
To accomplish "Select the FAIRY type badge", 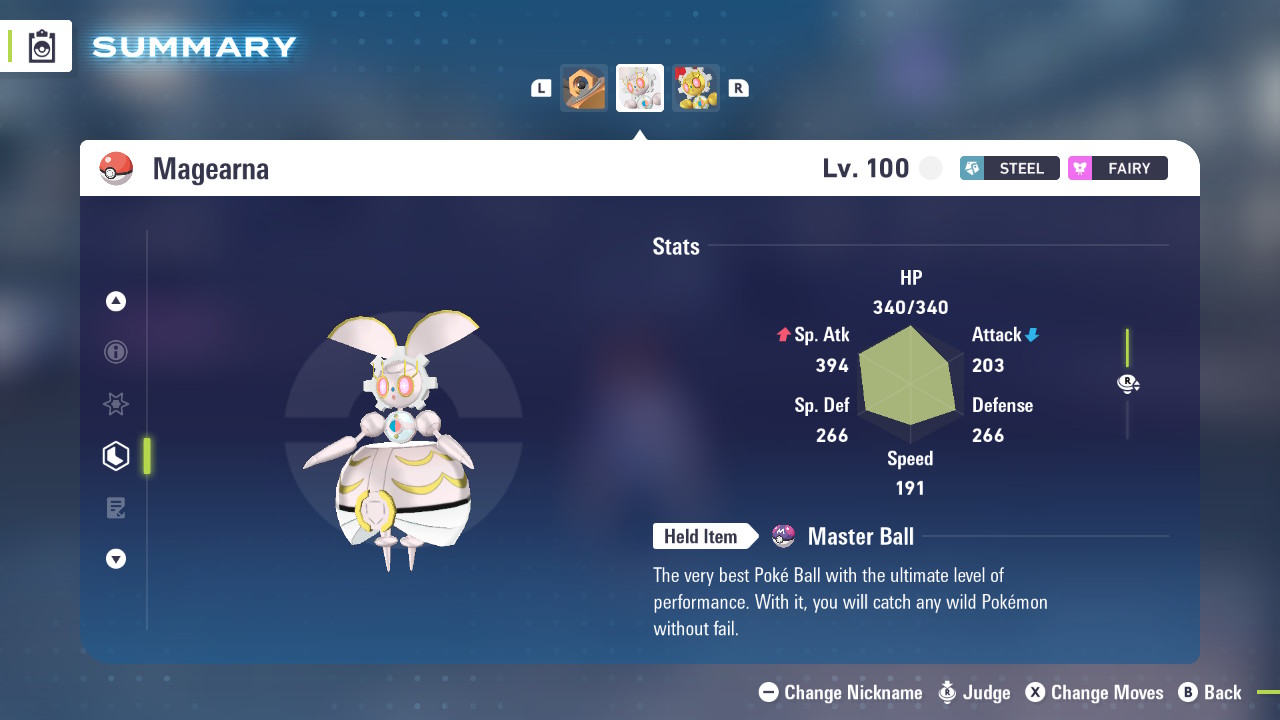I will point(1117,168).
